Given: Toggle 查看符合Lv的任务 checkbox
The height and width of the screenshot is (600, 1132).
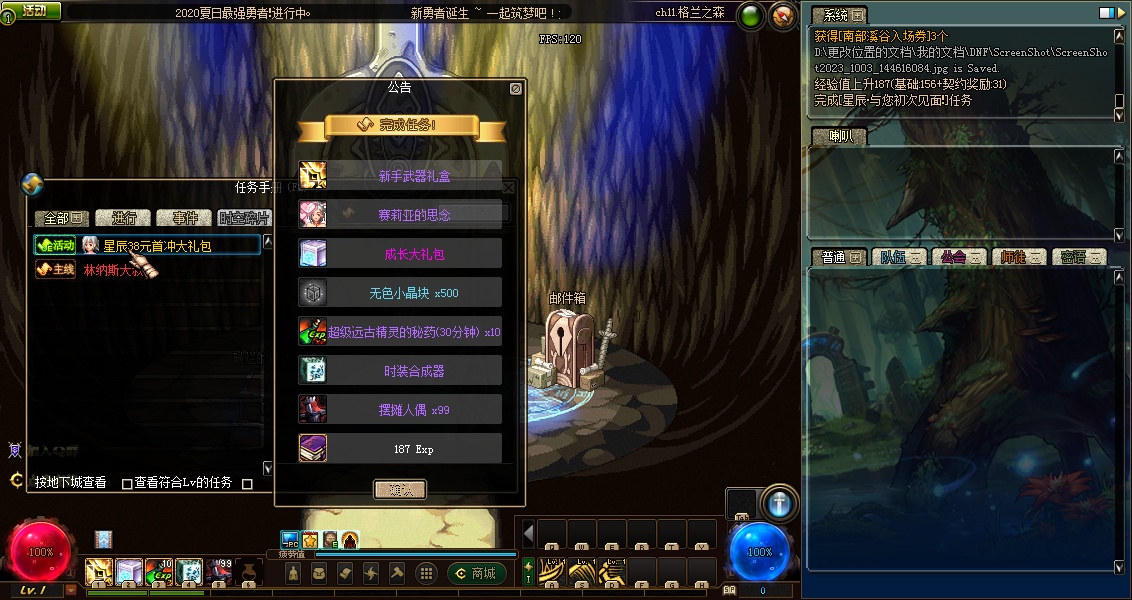Looking at the screenshot, I should click(x=127, y=483).
